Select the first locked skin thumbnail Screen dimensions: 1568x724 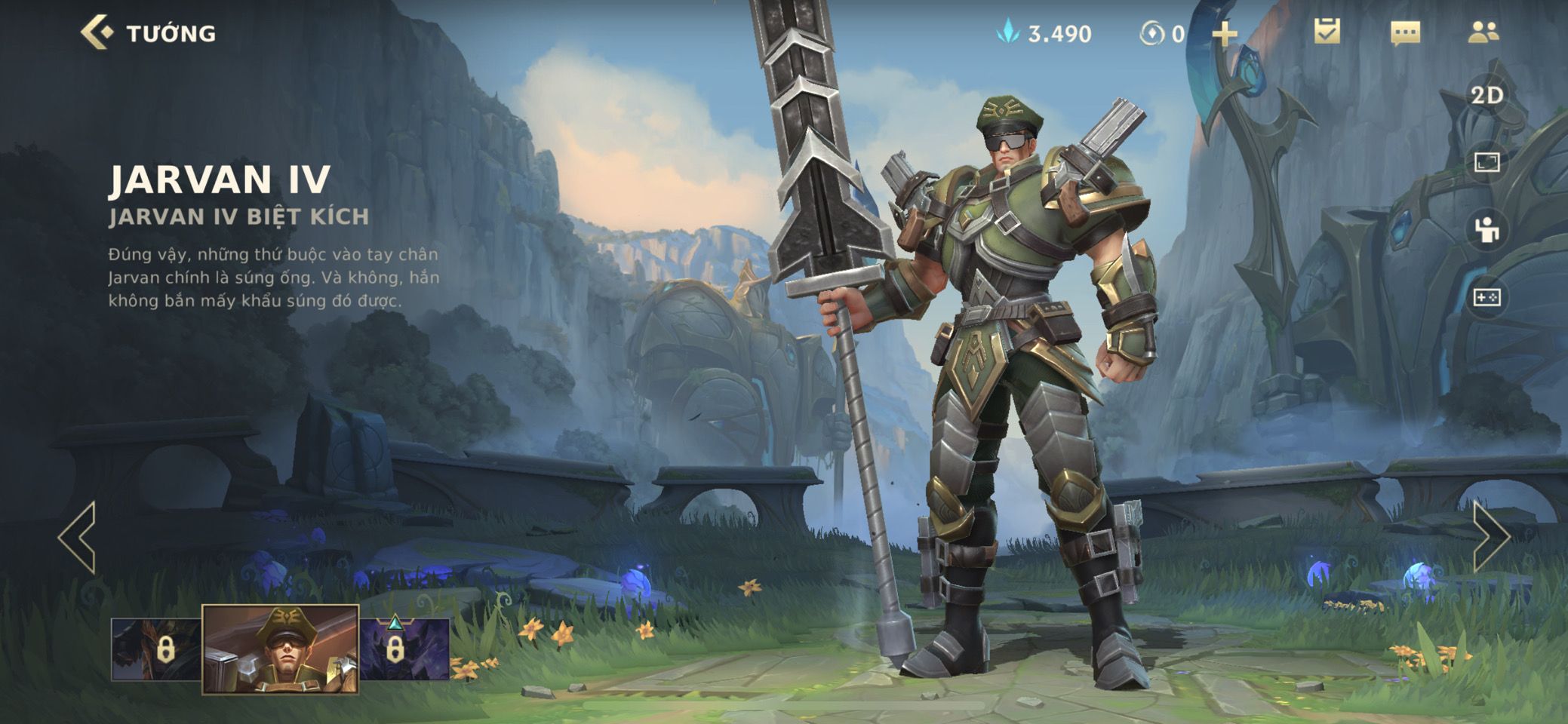click(x=156, y=649)
